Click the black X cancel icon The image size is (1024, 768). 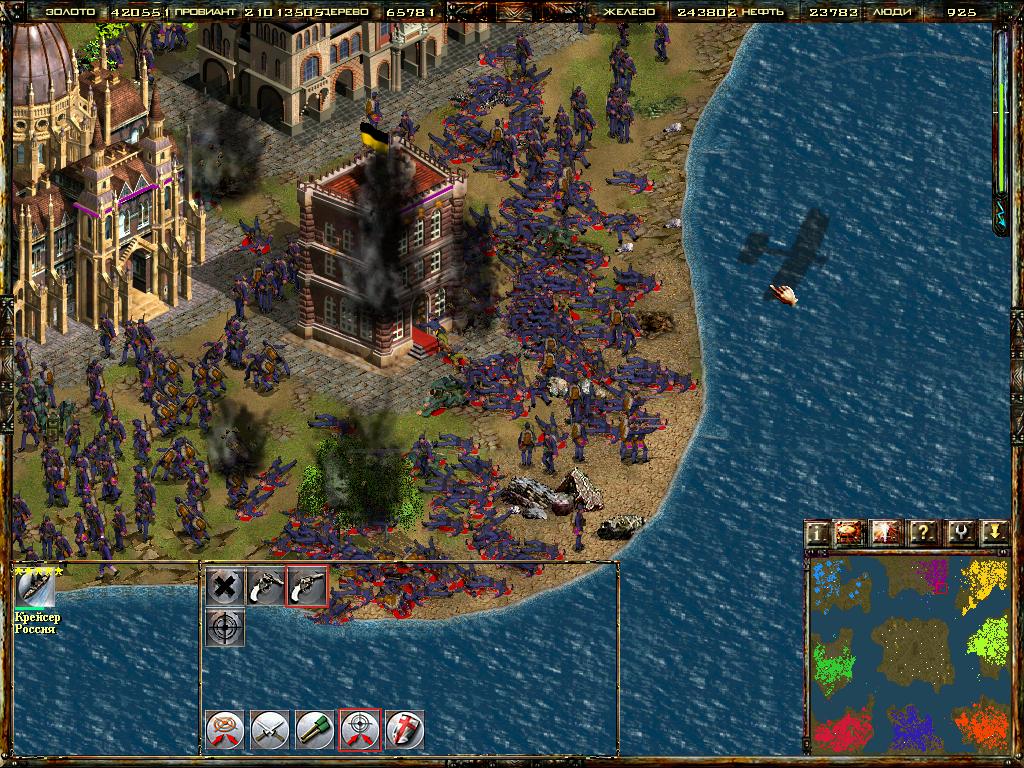point(226,587)
